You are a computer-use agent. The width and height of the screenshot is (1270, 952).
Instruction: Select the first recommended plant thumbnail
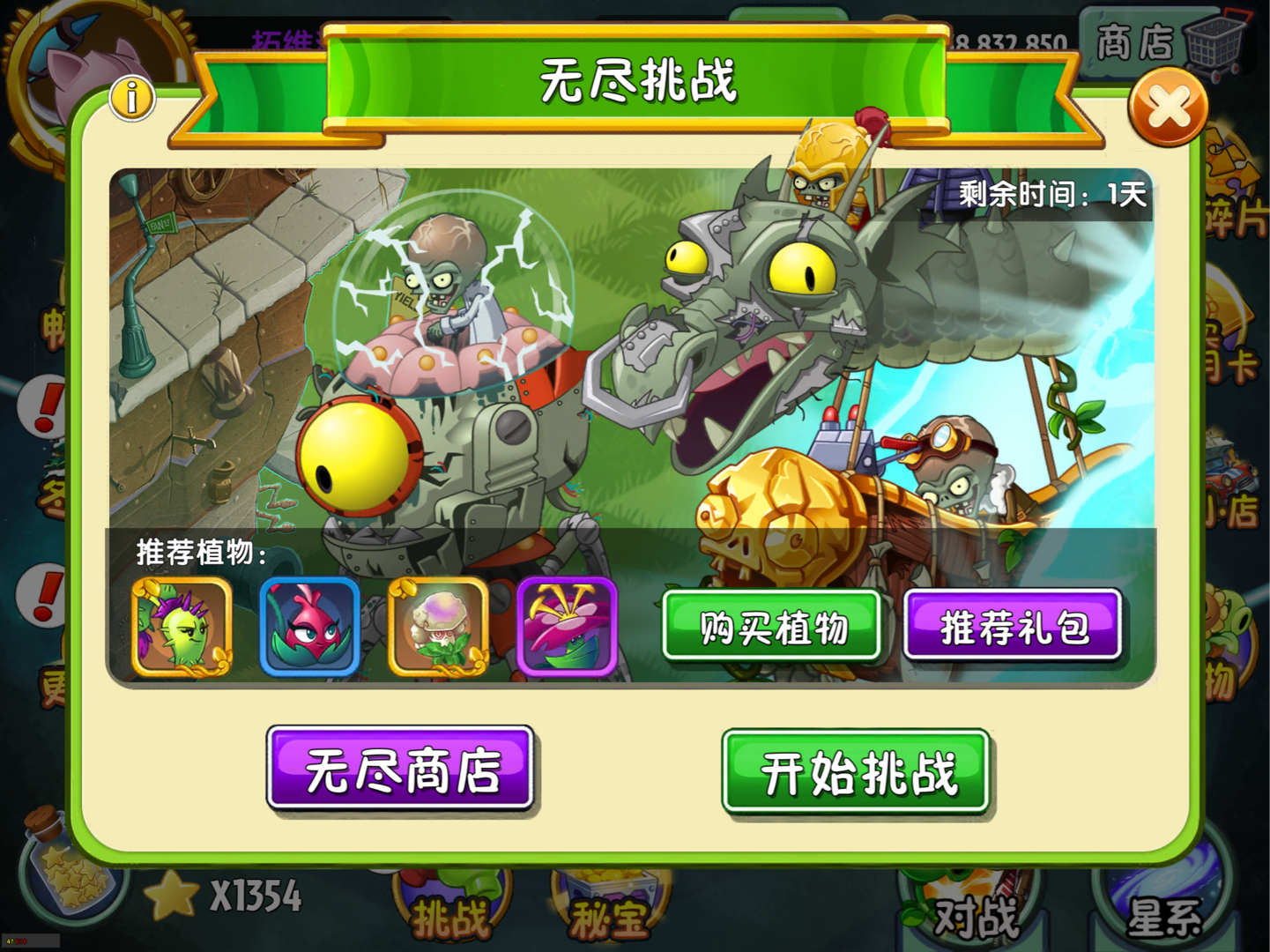point(183,628)
